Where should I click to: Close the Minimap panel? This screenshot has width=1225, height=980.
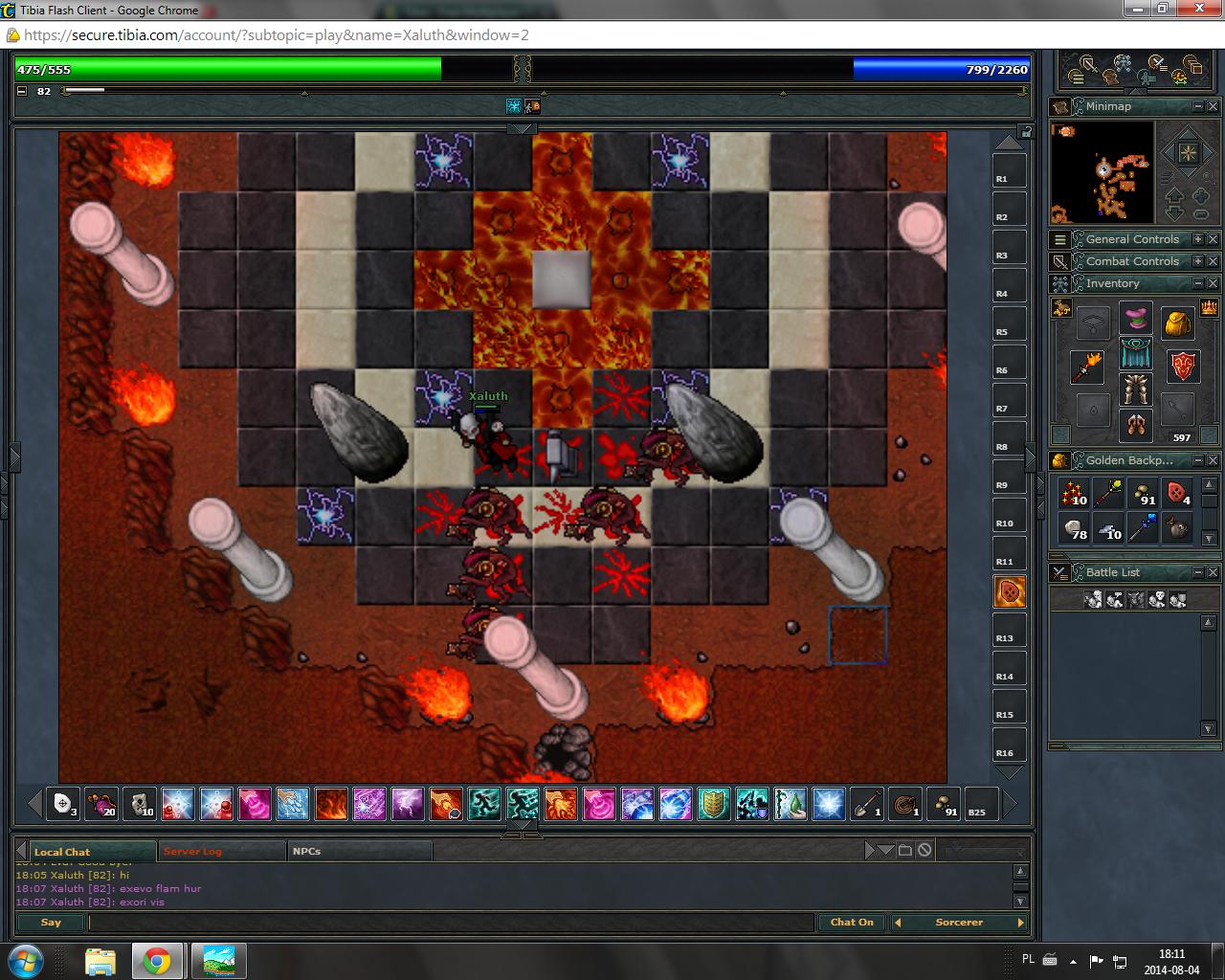[1213, 106]
